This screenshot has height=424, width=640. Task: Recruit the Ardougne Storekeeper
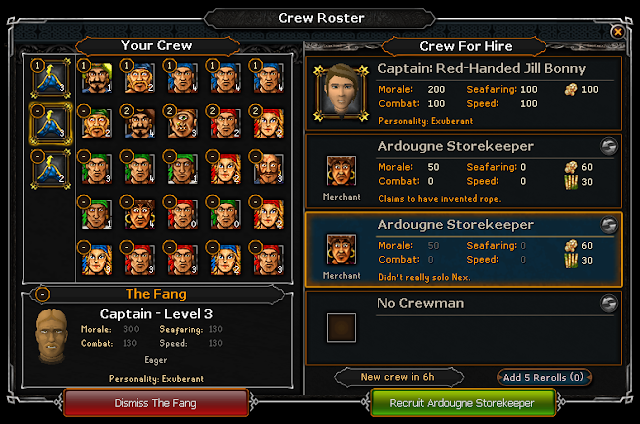[464, 403]
